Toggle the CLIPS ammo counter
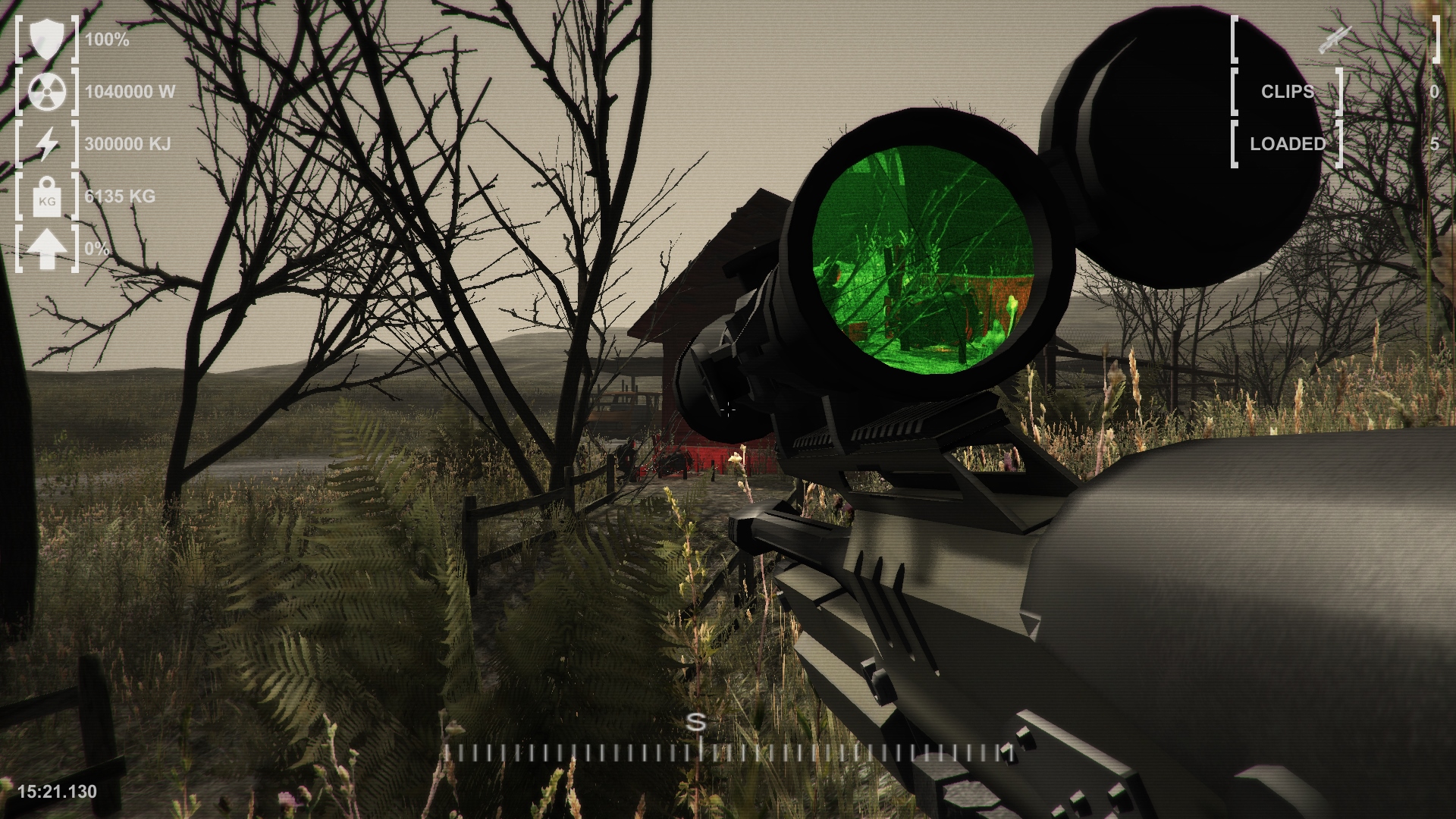Image resolution: width=1456 pixels, height=819 pixels. (1433, 92)
